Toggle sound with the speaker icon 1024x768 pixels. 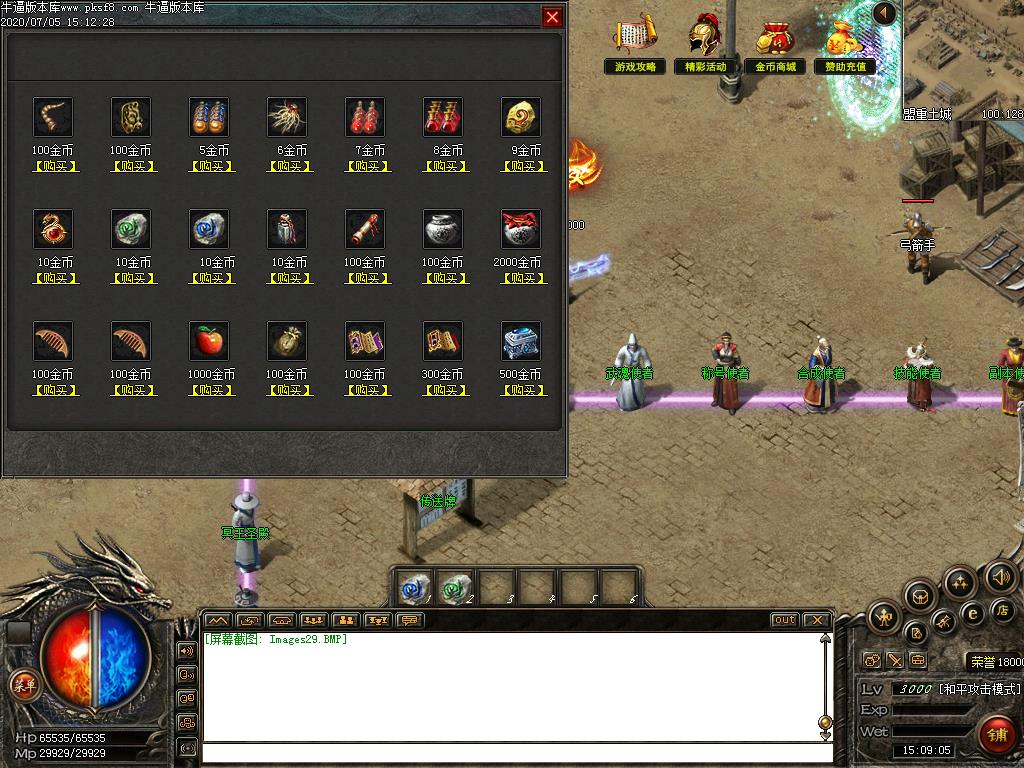[1000, 576]
